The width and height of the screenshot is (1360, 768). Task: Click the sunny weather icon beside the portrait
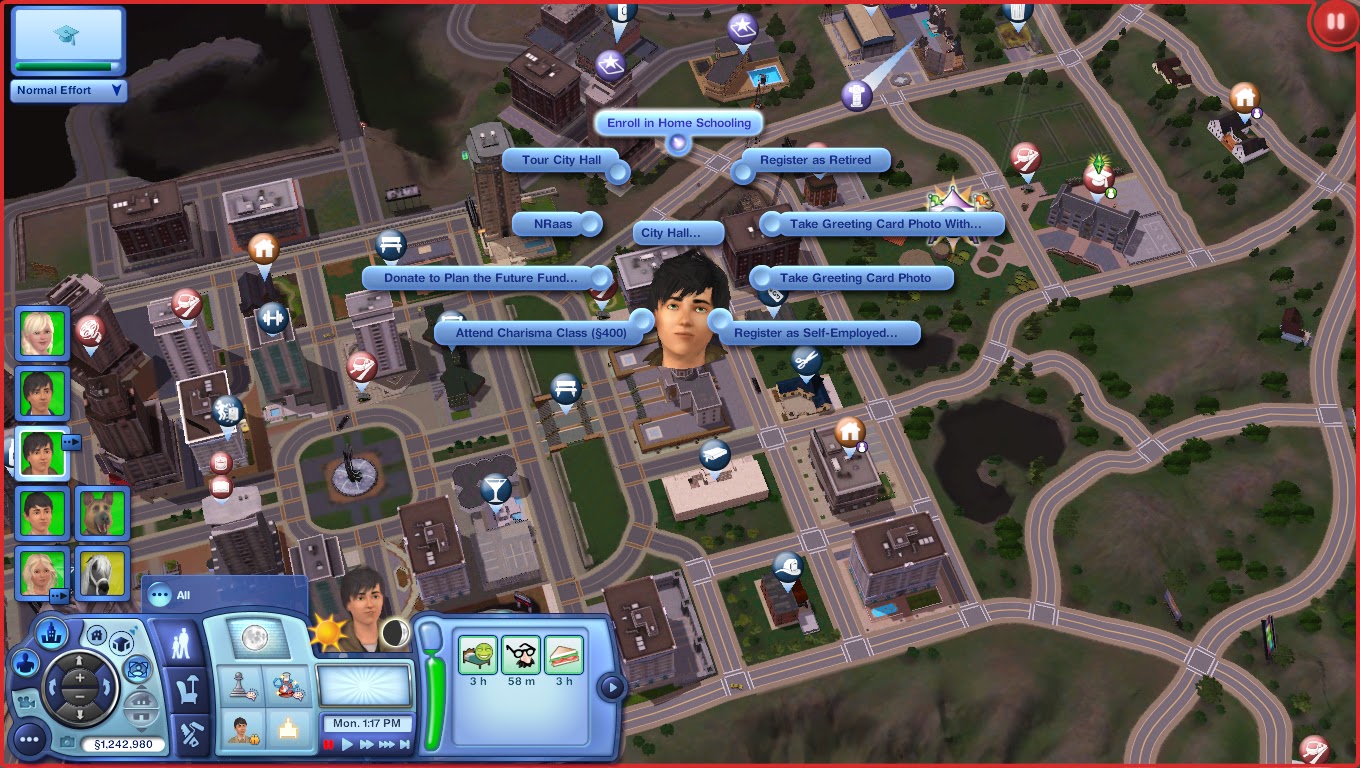click(x=327, y=633)
